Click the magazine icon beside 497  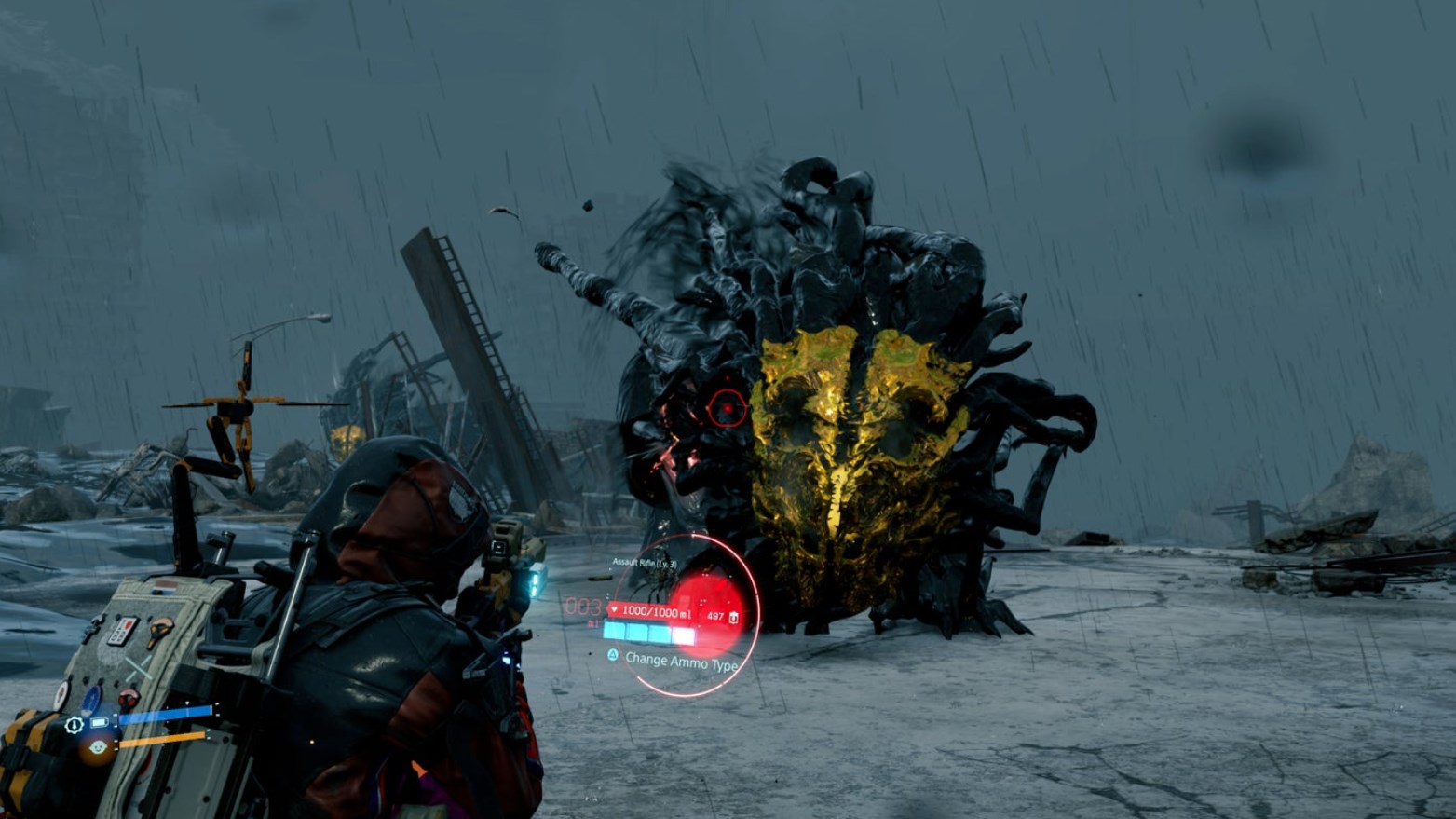pyautogui.click(x=734, y=617)
